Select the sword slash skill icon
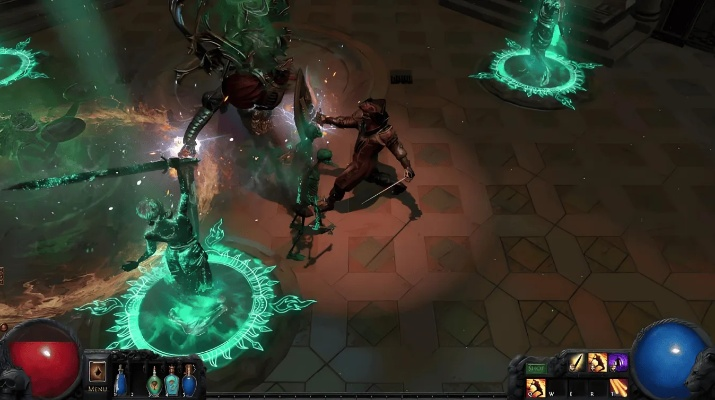The height and width of the screenshot is (400, 715). (578, 363)
